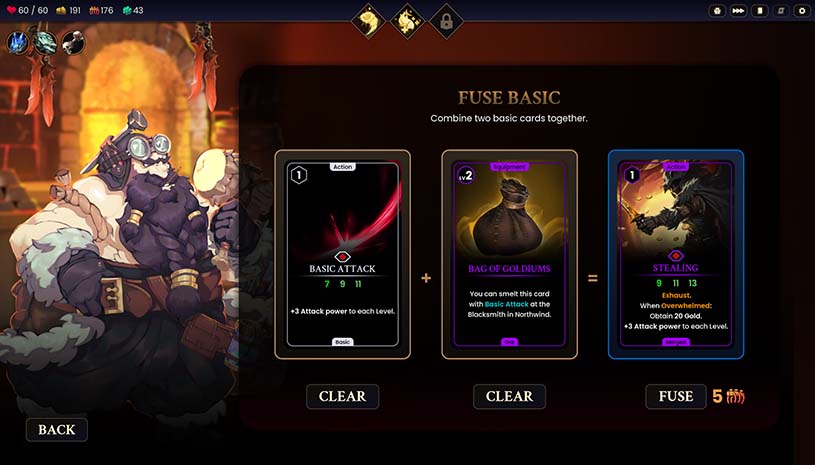Confirm the fusion with the FUSE button

coord(675,396)
